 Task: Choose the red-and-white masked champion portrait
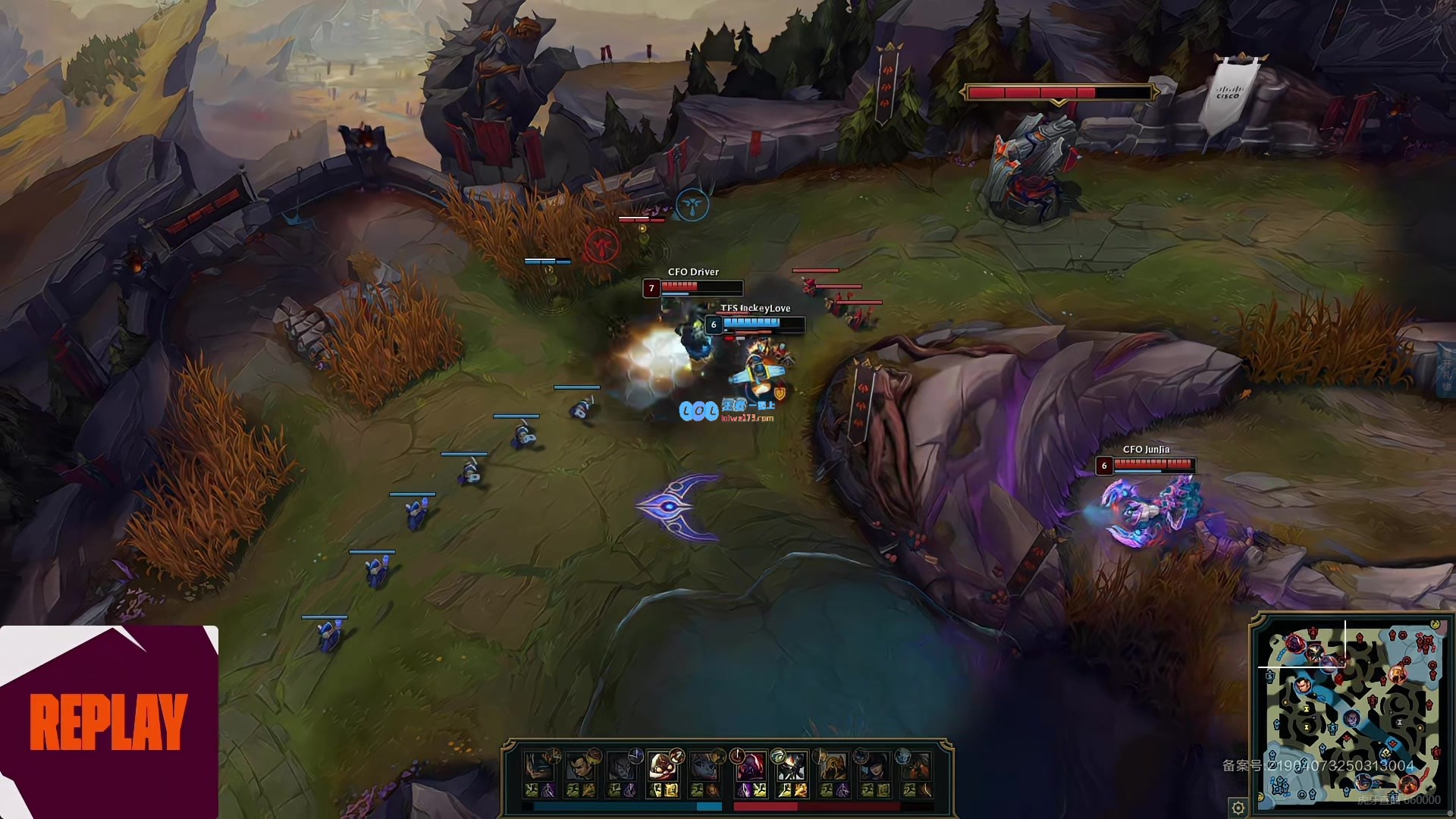(x=662, y=767)
